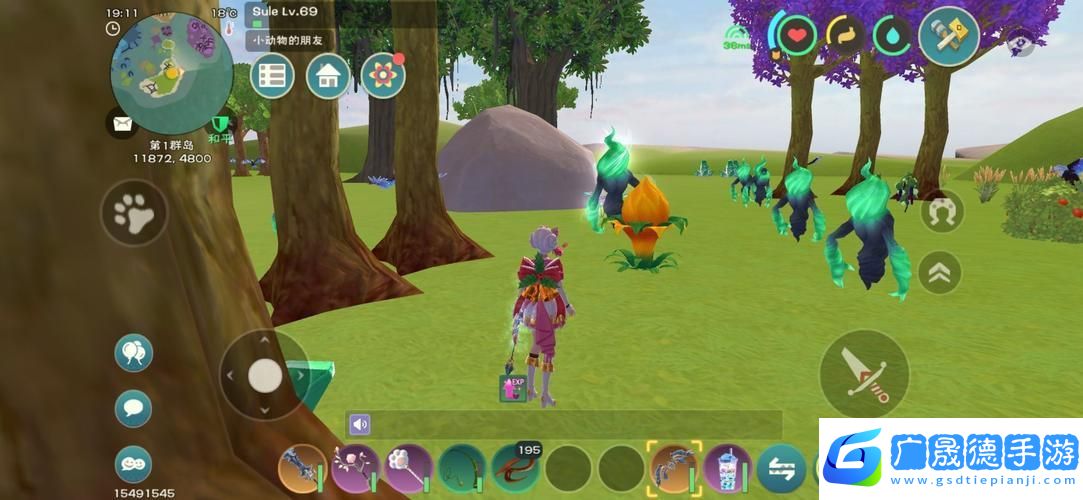Open the list menu button

click(272, 76)
